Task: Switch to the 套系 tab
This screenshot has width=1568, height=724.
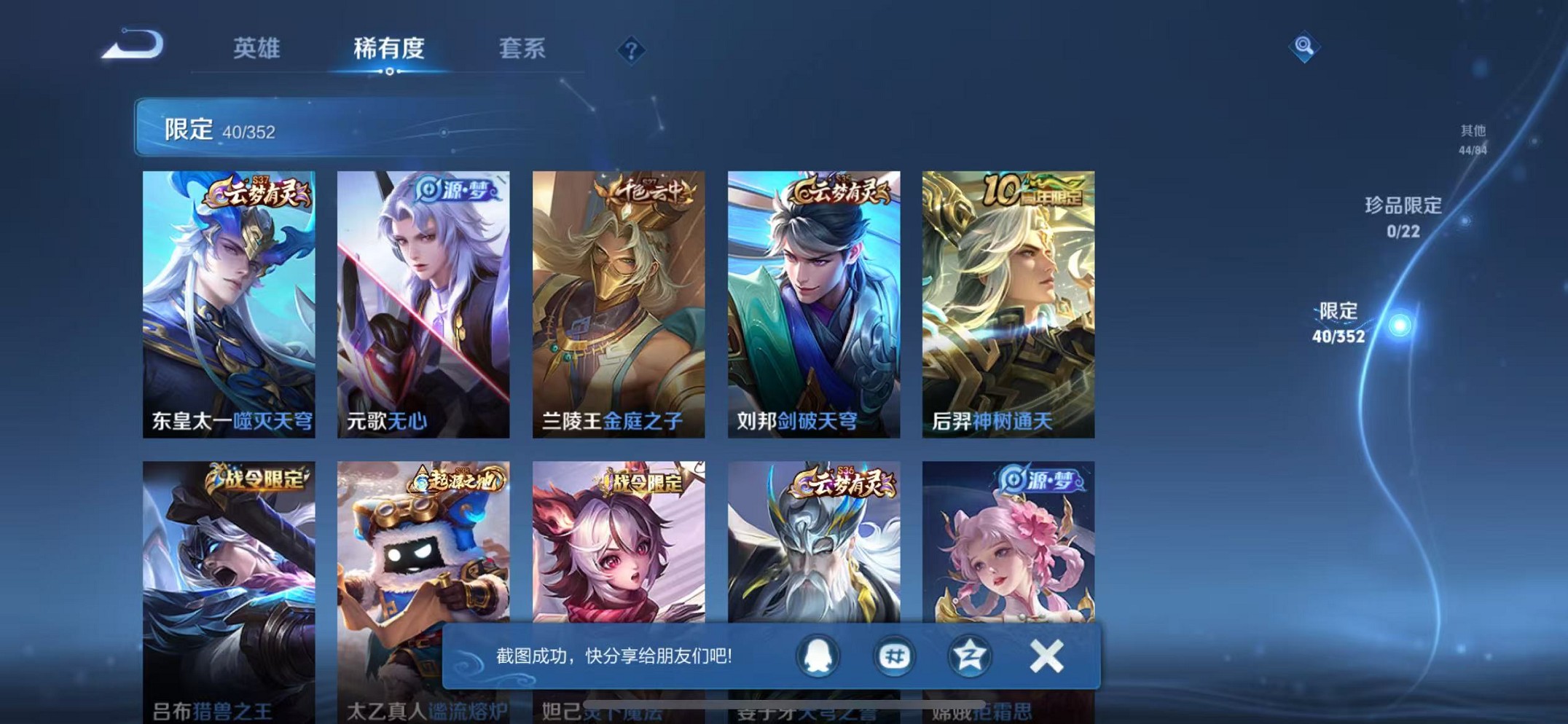Action: (522, 48)
